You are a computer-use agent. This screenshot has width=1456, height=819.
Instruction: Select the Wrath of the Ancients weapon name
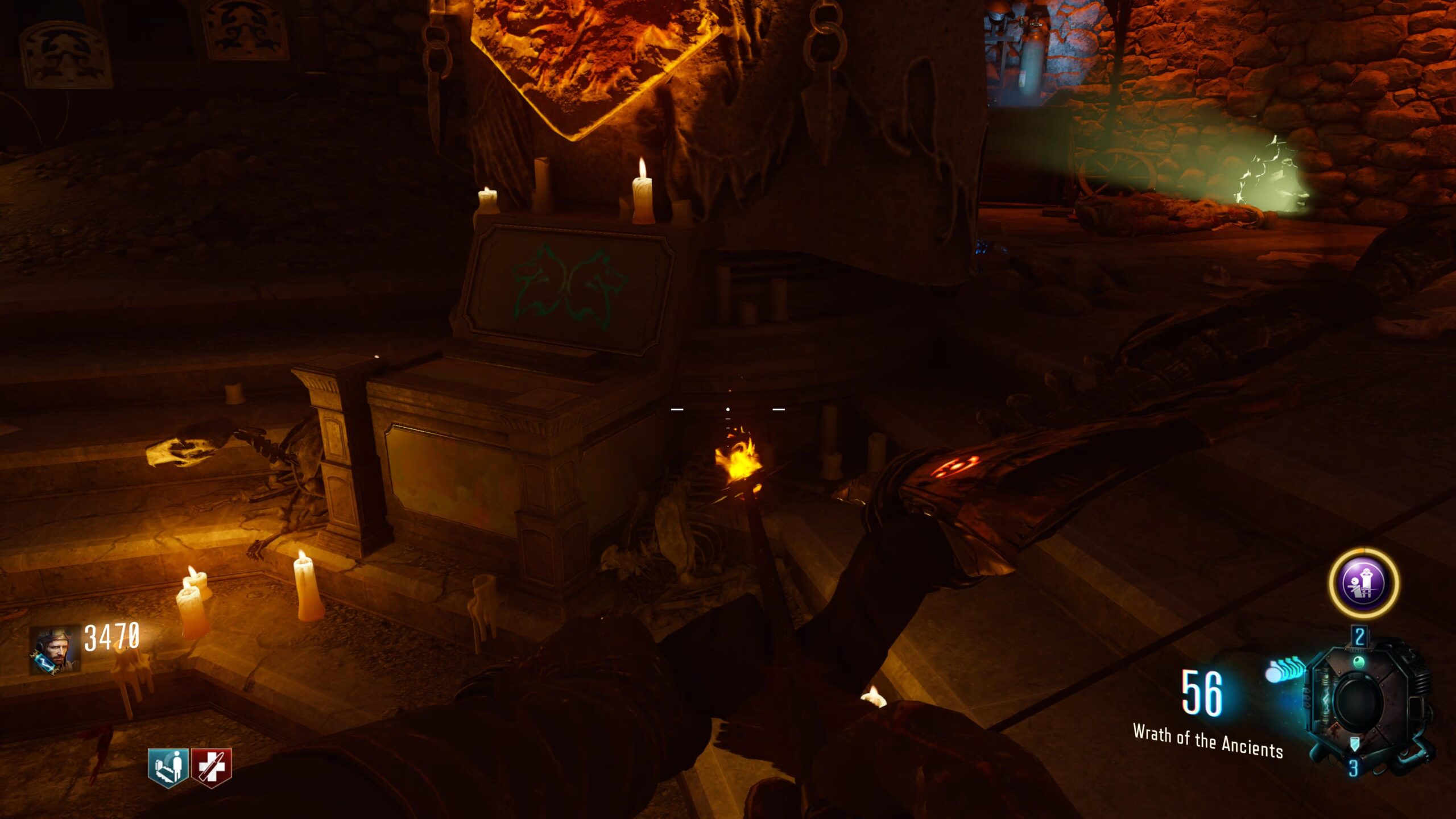pyautogui.click(x=1207, y=741)
